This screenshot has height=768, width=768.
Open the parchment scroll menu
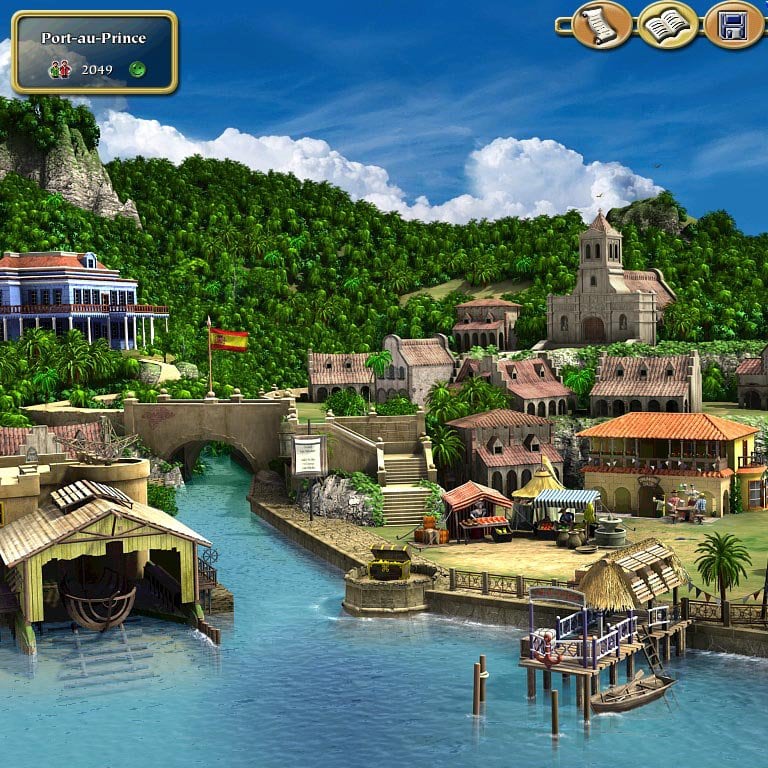(601, 26)
